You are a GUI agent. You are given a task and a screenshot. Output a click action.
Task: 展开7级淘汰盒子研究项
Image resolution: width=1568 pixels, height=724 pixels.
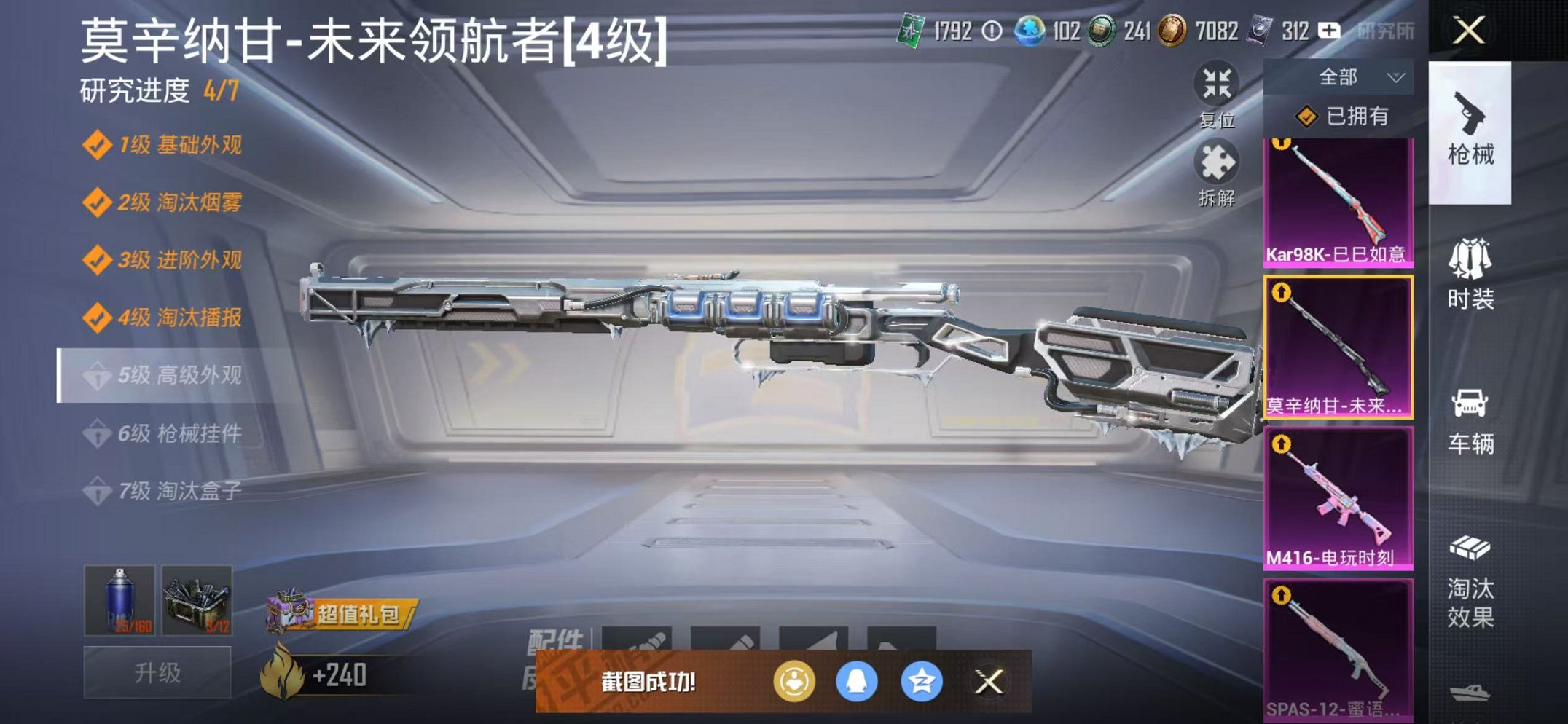171,491
